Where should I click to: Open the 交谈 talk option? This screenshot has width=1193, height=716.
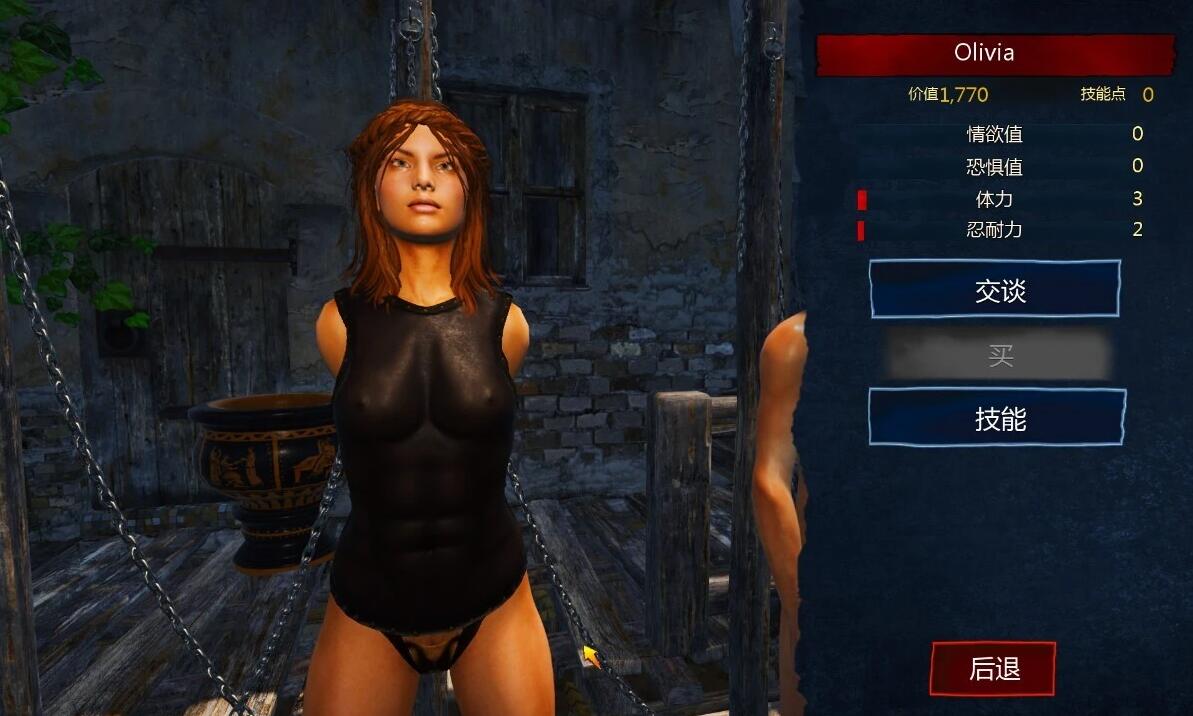pos(995,290)
